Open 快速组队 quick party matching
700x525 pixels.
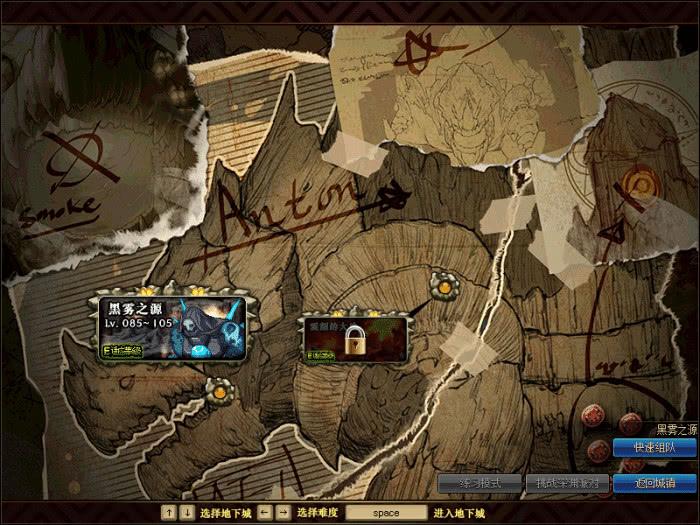655,447
